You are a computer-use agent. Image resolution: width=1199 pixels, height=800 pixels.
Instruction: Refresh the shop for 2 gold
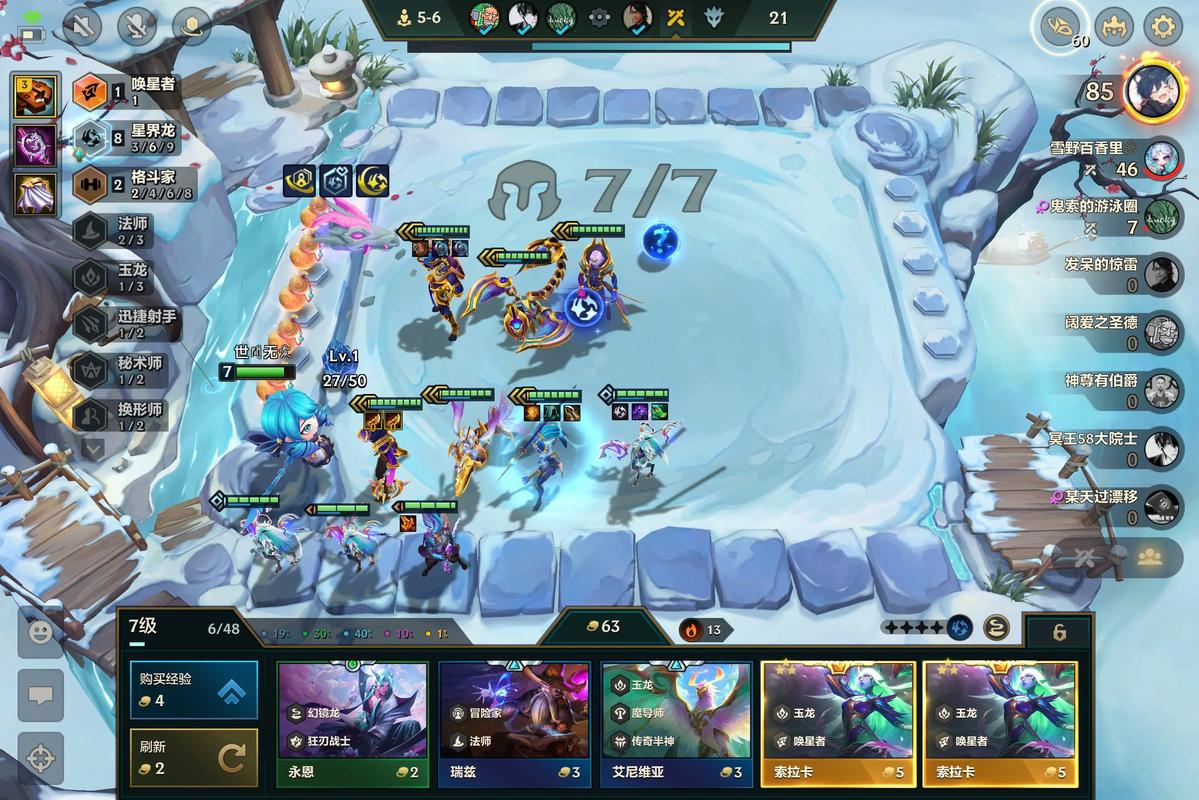193,757
